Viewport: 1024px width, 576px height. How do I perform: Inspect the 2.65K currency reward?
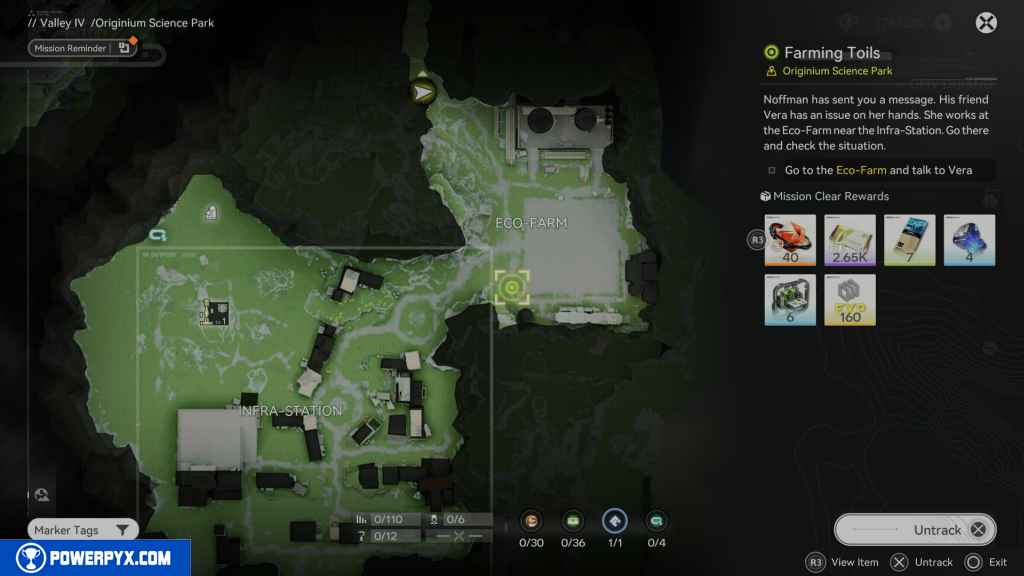coord(850,240)
